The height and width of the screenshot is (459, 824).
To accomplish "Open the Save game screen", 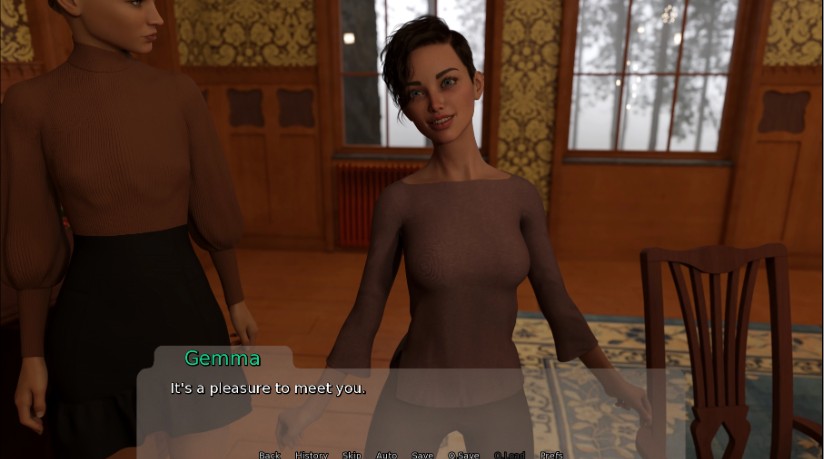I will pyautogui.click(x=423, y=455).
